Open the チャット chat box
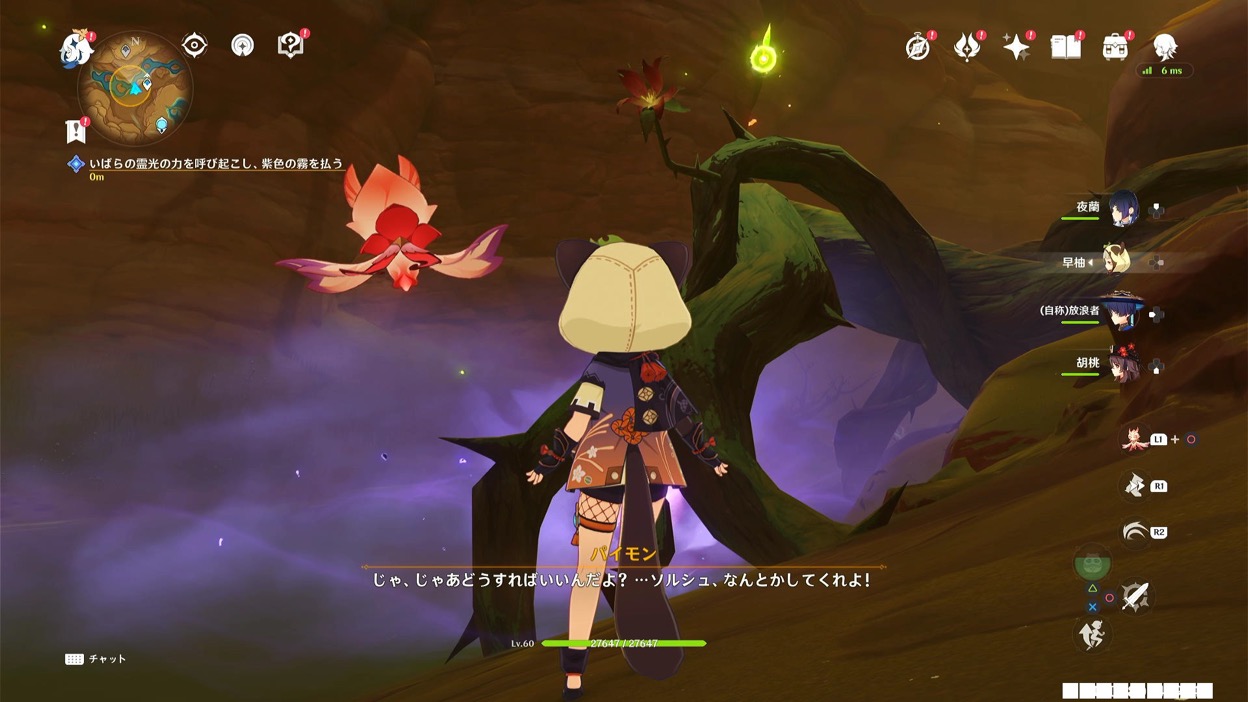Screen dimensions: 1248x702 point(97,659)
